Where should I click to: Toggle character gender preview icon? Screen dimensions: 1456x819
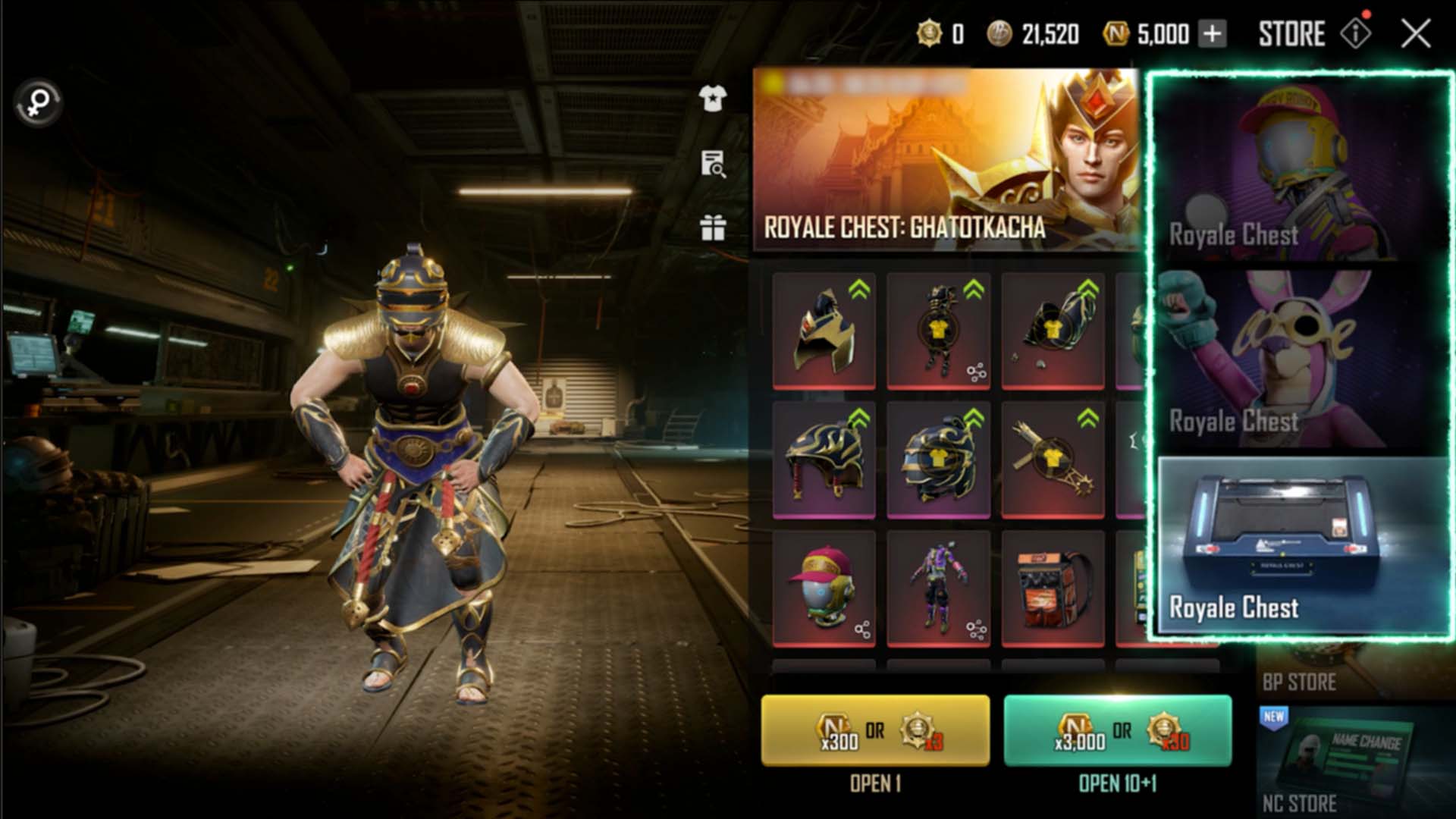pyautogui.click(x=38, y=102)
